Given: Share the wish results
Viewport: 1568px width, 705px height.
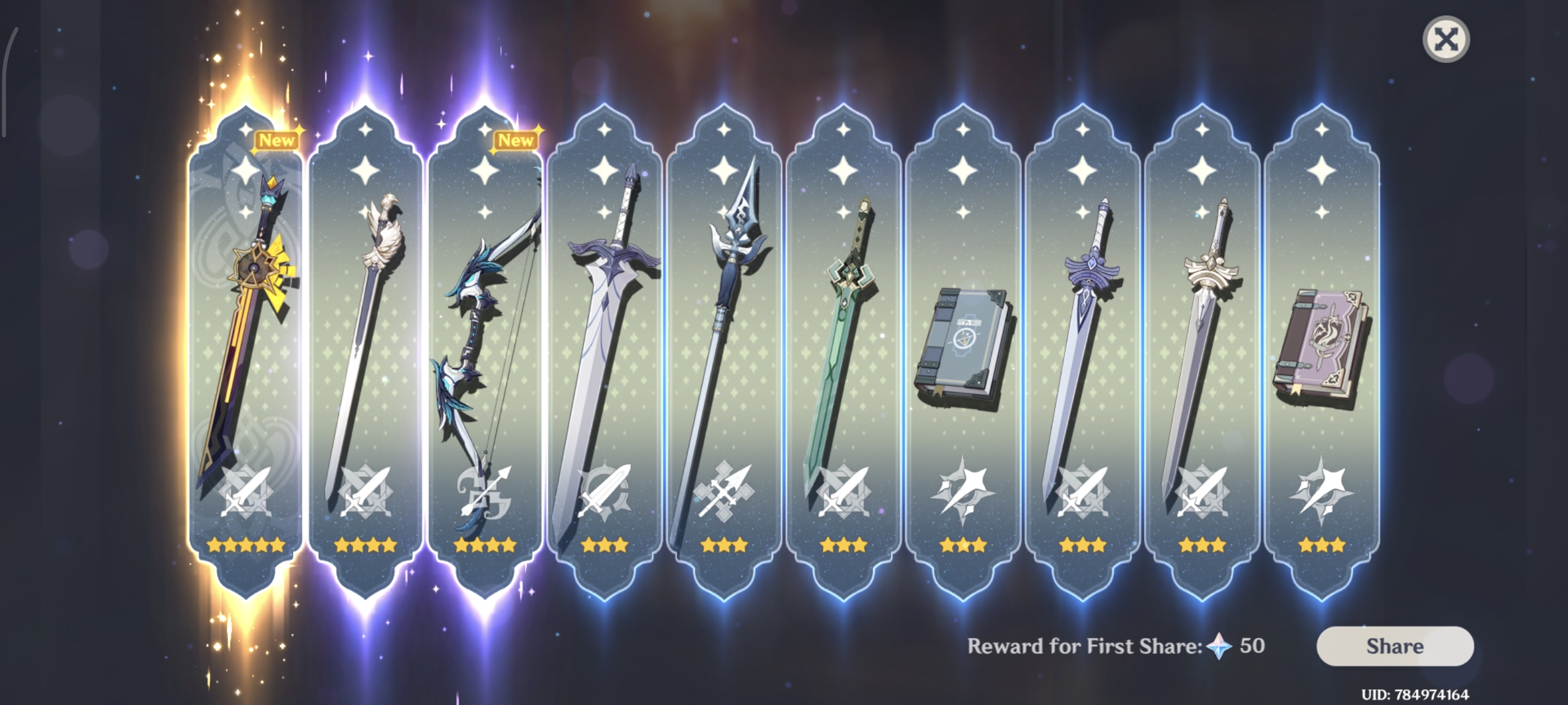Looking at the screenshot, I should coord(1395,646).
